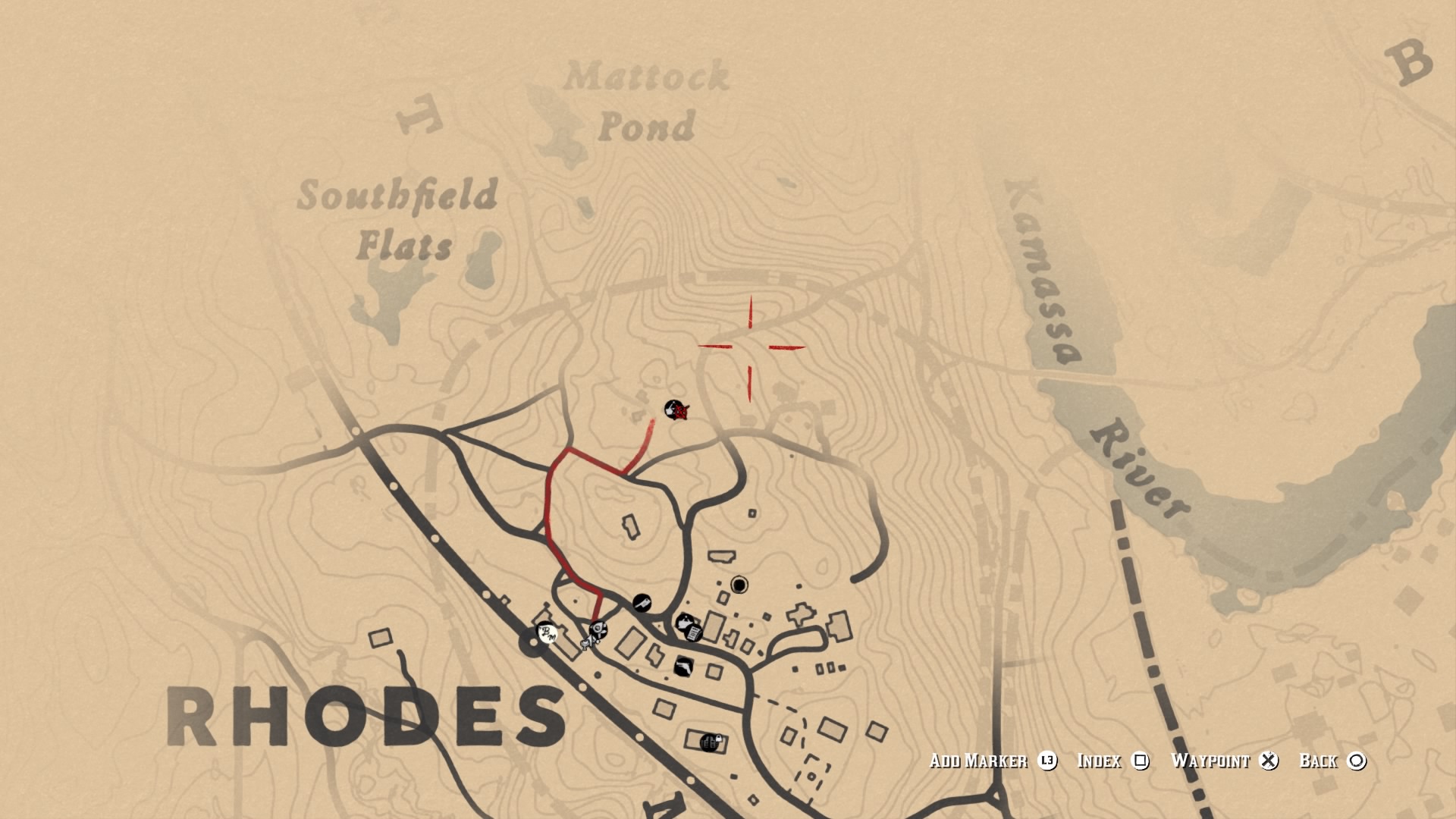Click the key-shaped lodging icon
The height and width of the screenshot is (819, 1456).
coord(642,602)
